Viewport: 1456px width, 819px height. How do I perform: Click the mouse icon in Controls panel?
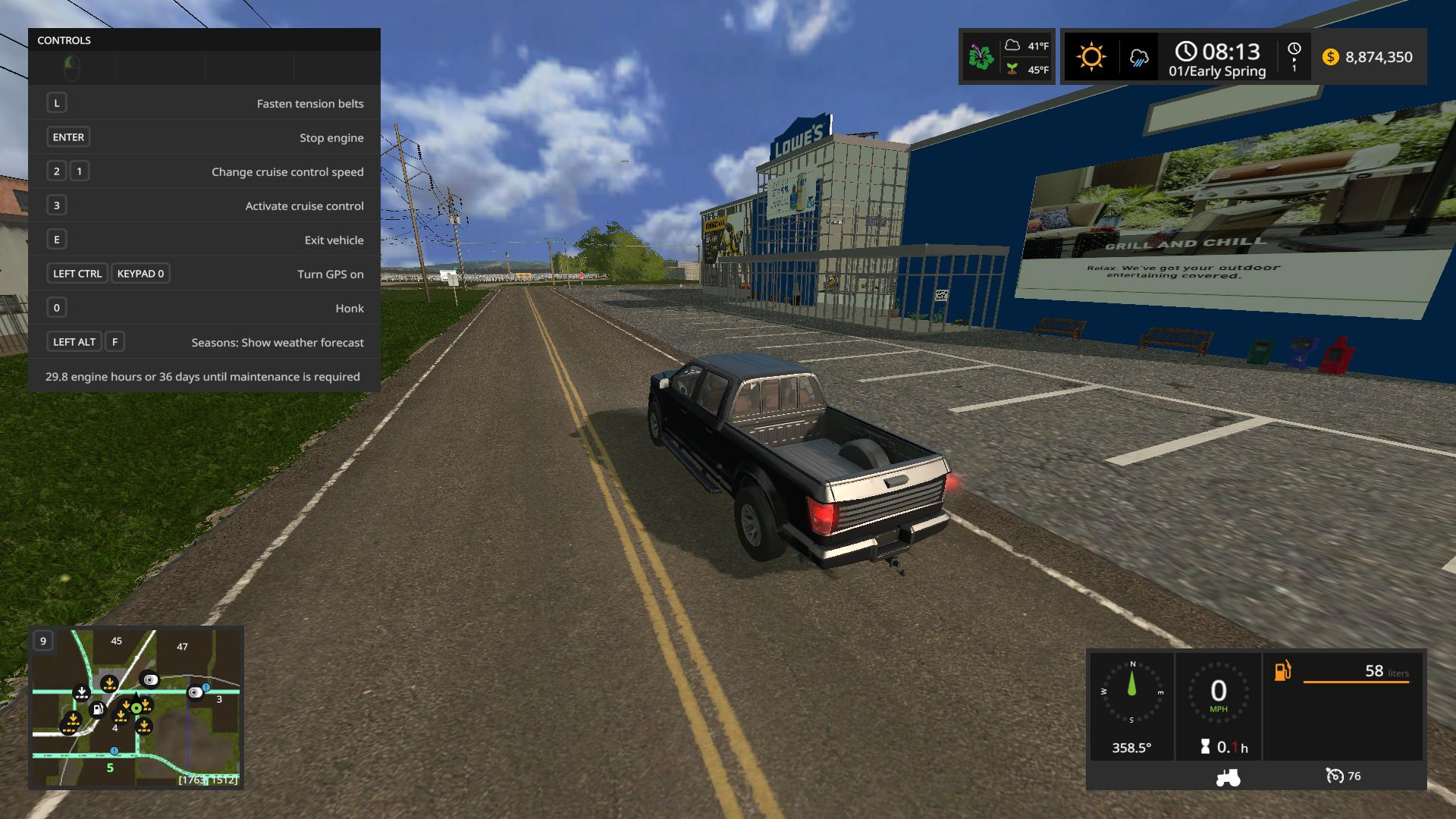pyautogui.click(x=72, y=68)
